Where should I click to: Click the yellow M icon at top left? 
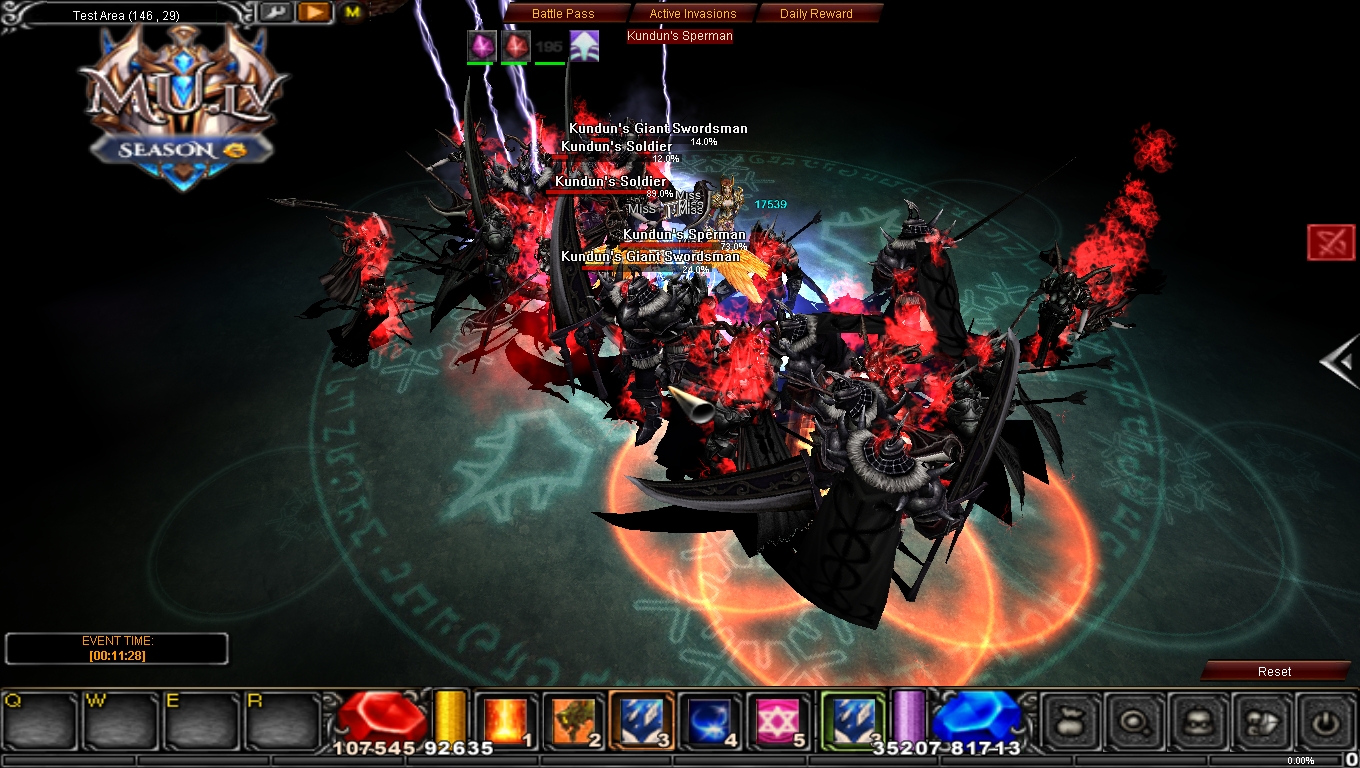click(x=351, y=13)
